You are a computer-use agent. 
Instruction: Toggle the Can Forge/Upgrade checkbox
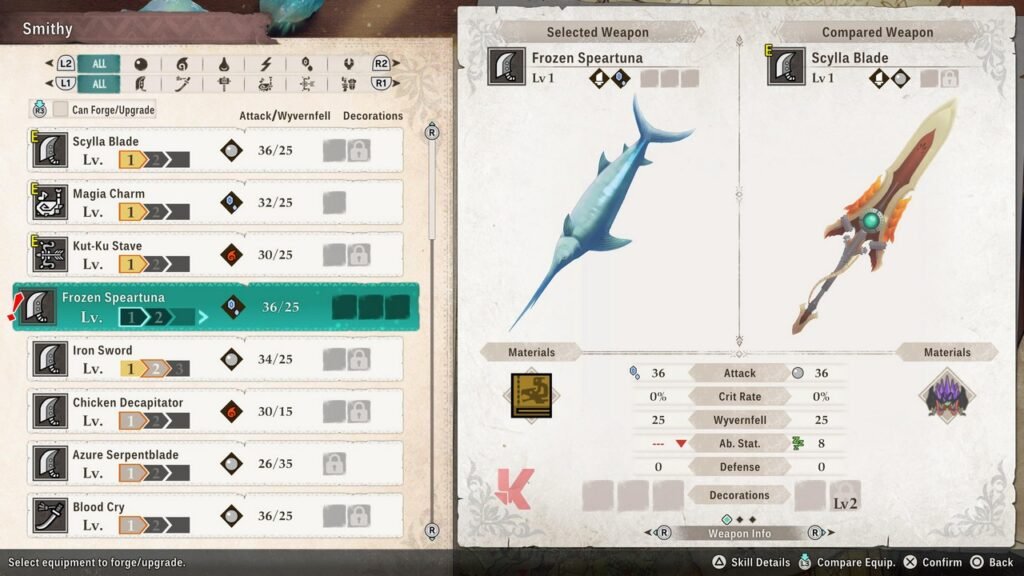[62, 109]
